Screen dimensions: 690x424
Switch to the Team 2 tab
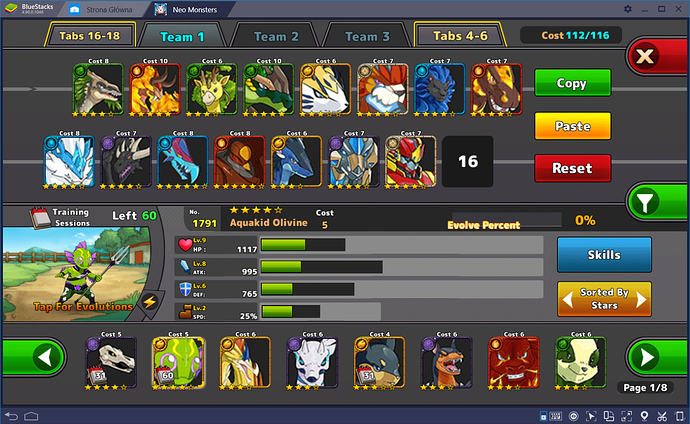[276, 36]
